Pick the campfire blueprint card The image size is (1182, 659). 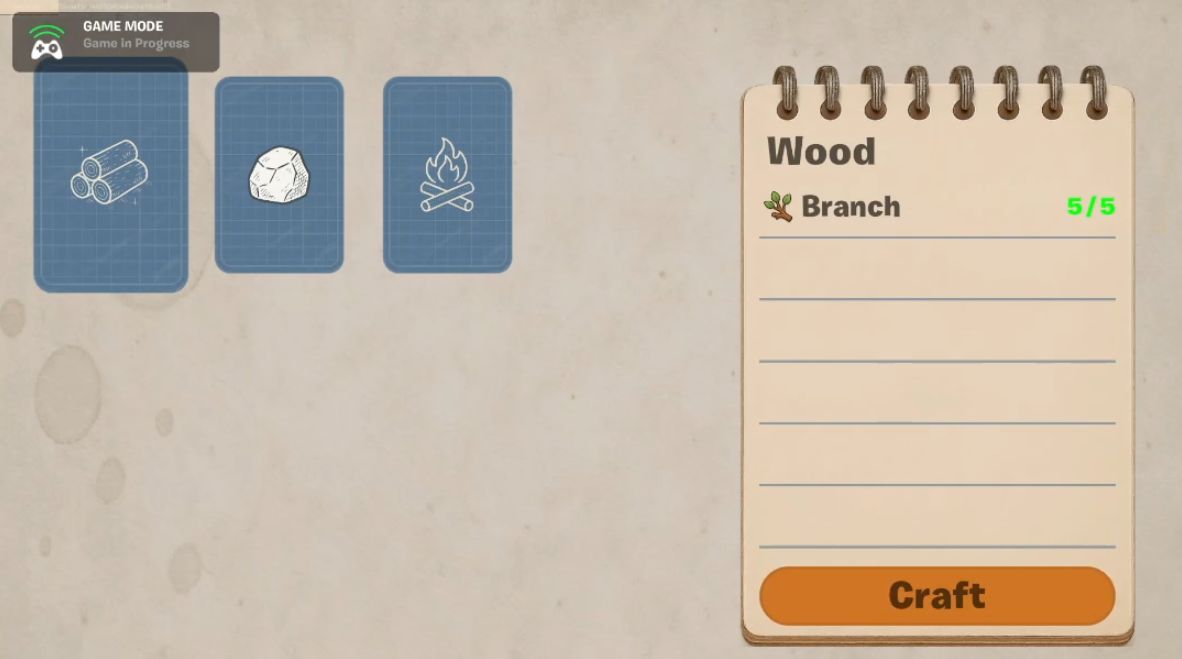tap(447, 175)
